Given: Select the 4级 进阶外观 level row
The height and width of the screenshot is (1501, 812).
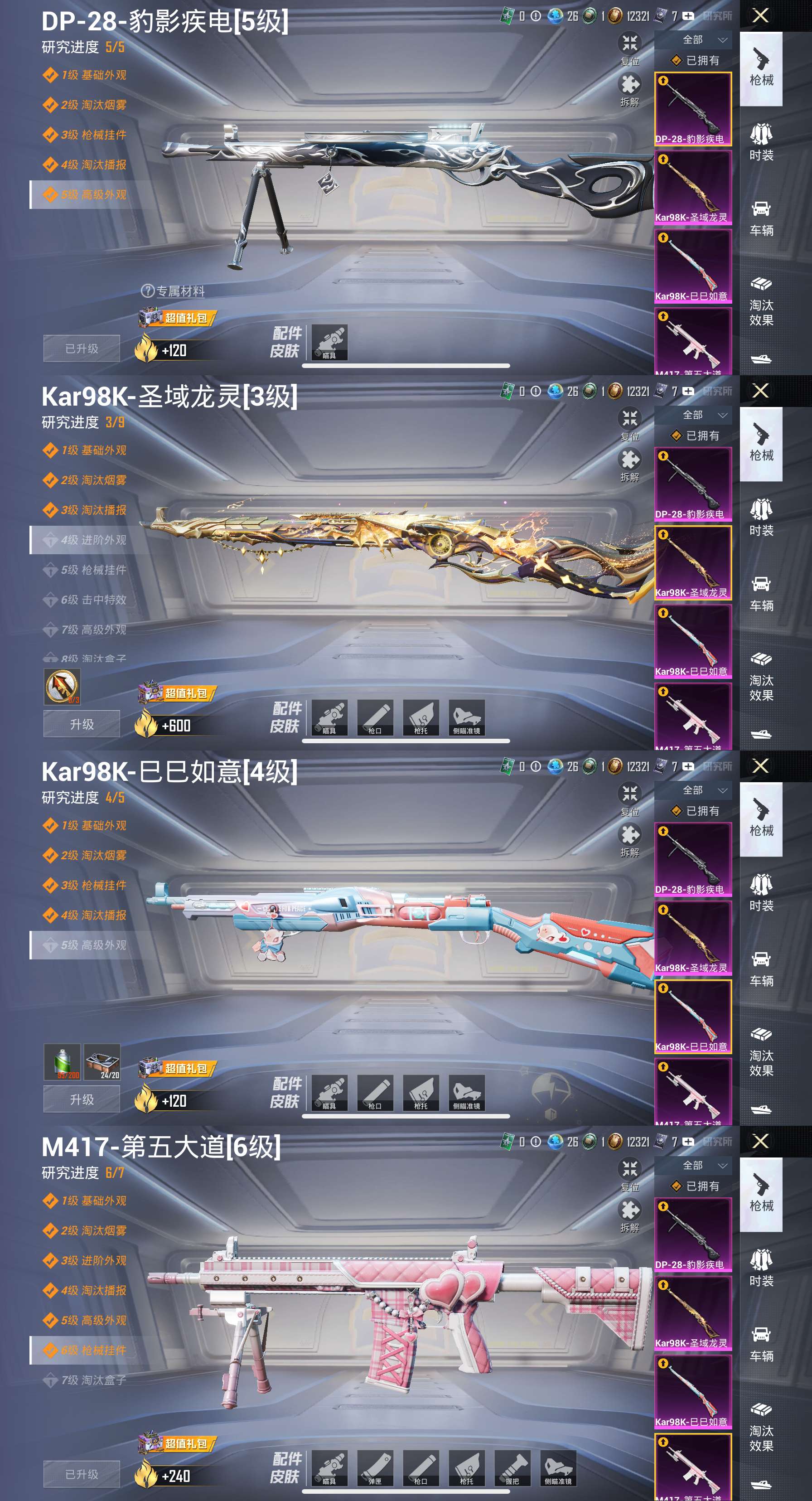Looking at the screenshot, I should pyautogui.click(x=93, y=540).
